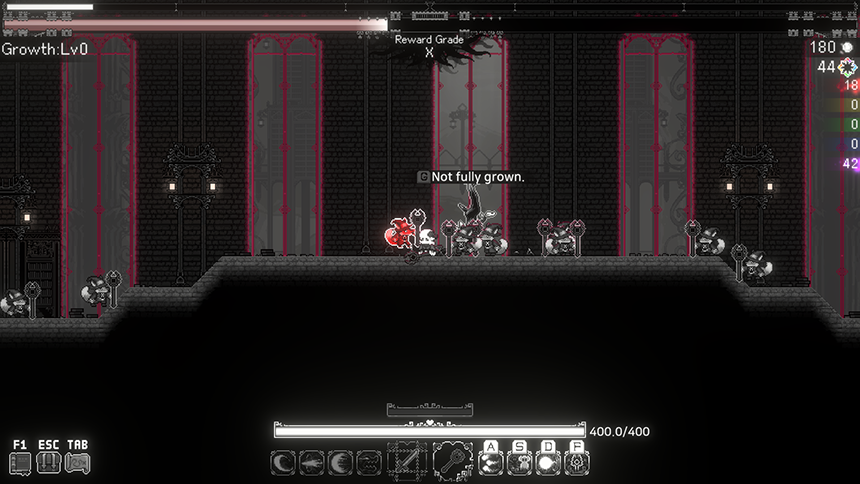The image size is (860, 484).
Task: Activate the skill icon labeled F
Action: tap(576, 463)
